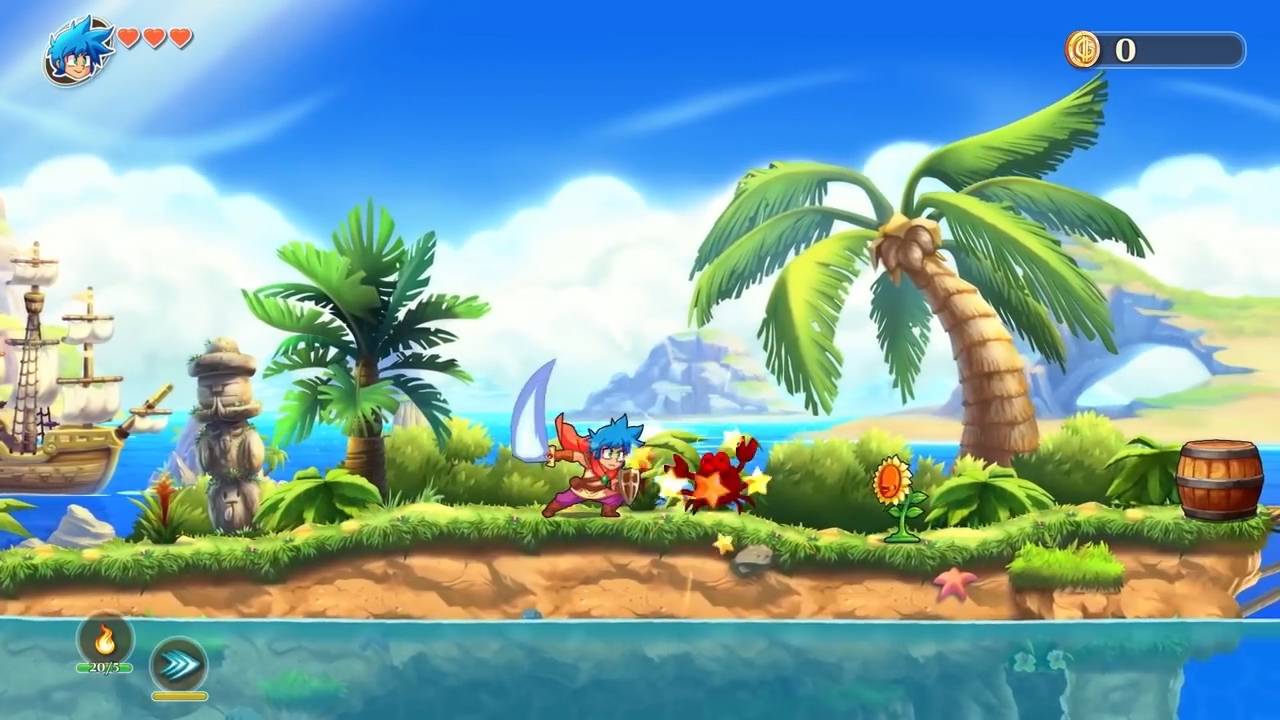Select the fireball magic icon

click(x=104, y=639)
